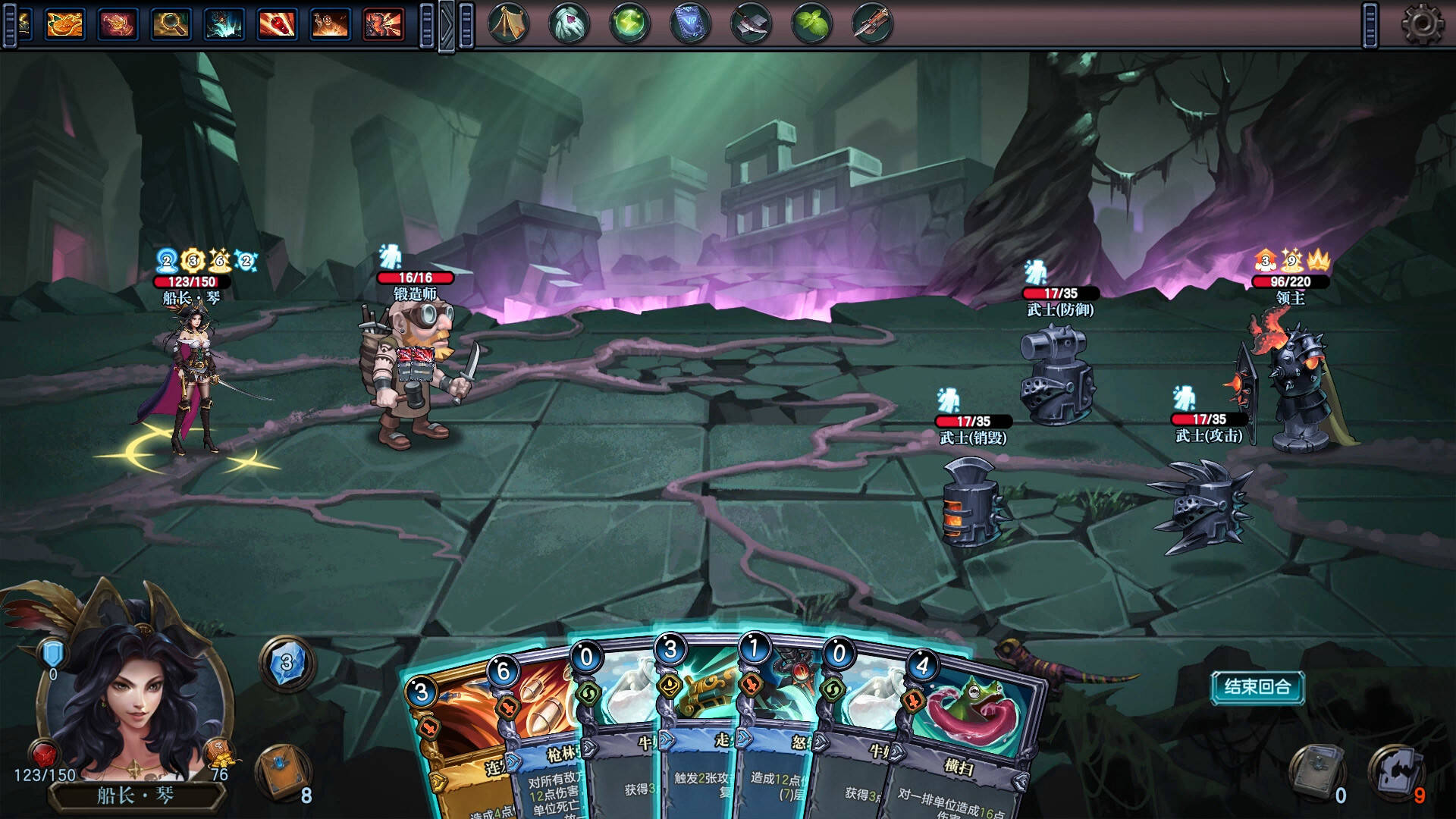1456x819 pixels.
Task: Select the dagger relic icon
Action: pos(872,24)
